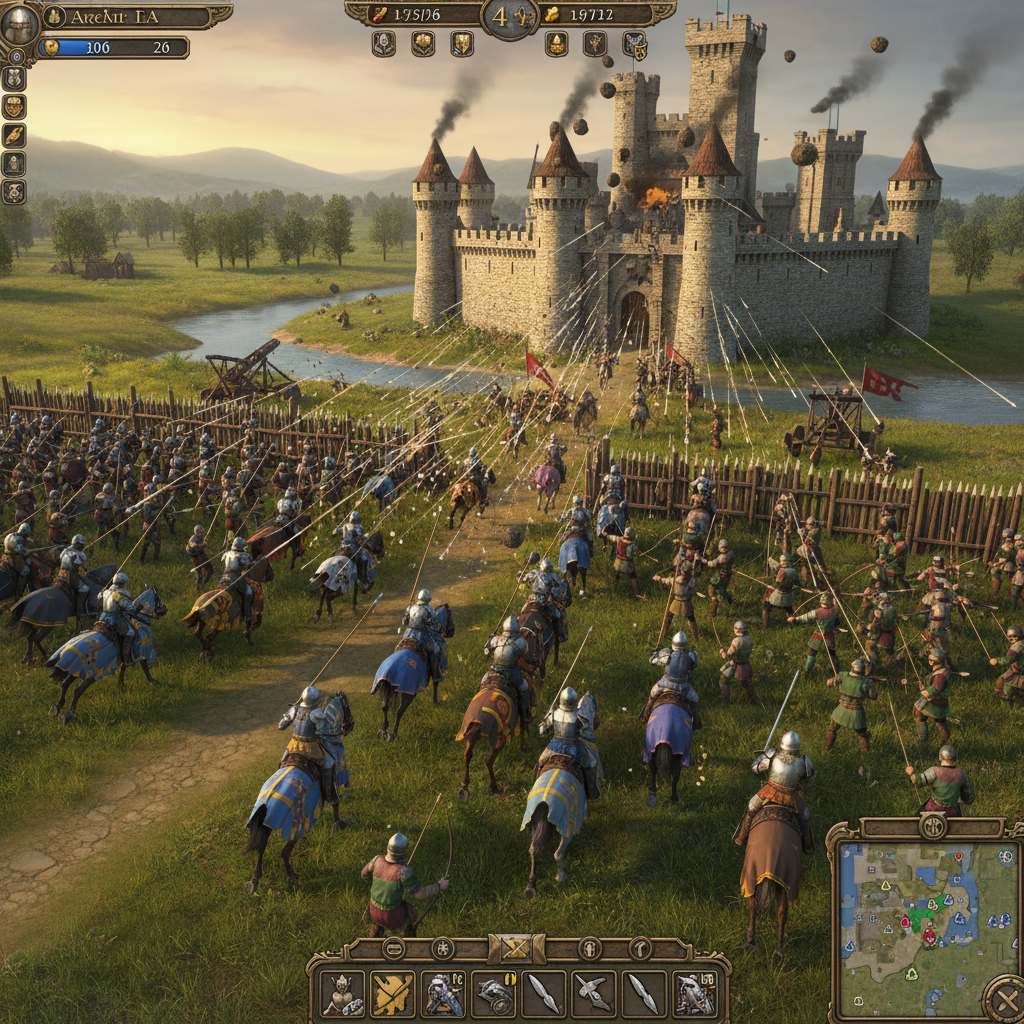Choose the blue-caparisoned cavalry unit slot

click(443, 993)
